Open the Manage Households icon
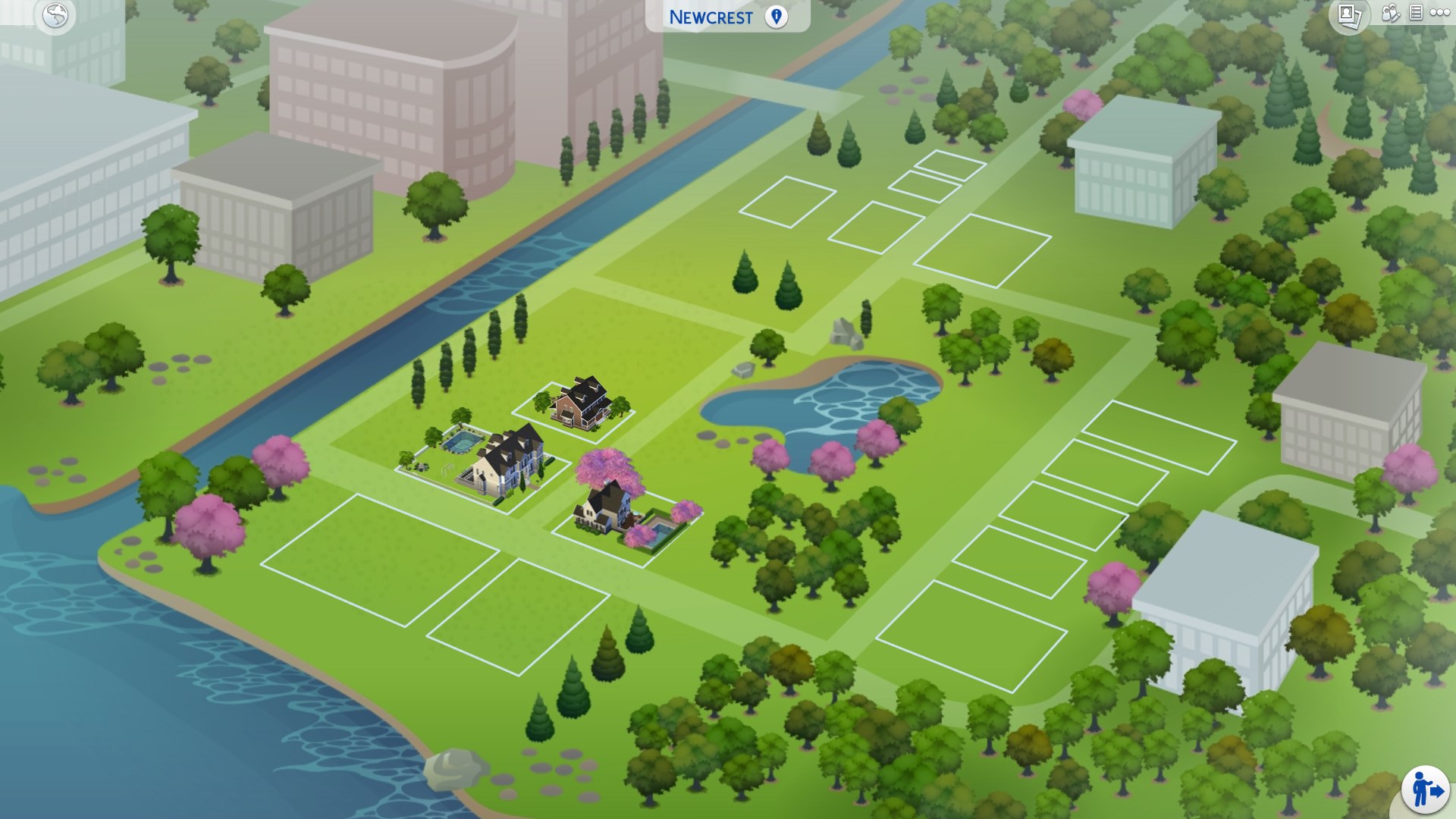The width and height of the screenshot is (1456, 819). tap(1391, 14)
